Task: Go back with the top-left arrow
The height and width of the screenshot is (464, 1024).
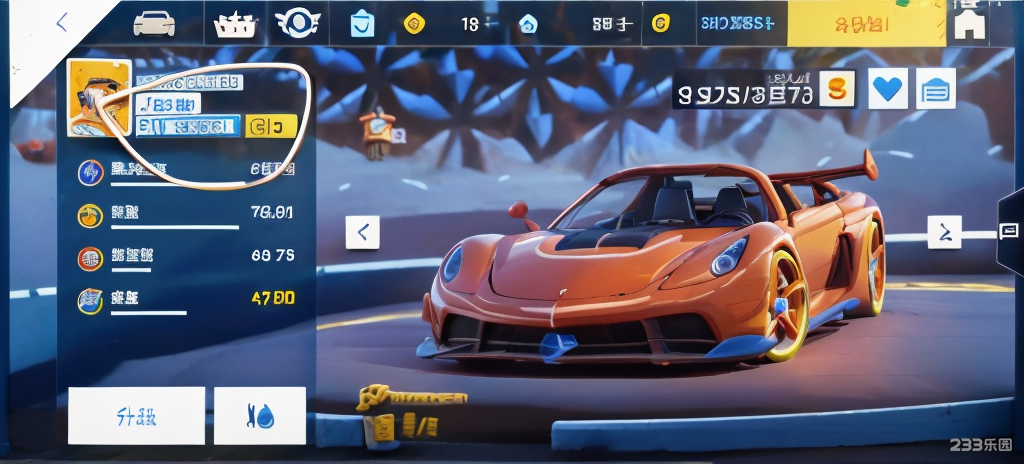Action: point(62,22)
